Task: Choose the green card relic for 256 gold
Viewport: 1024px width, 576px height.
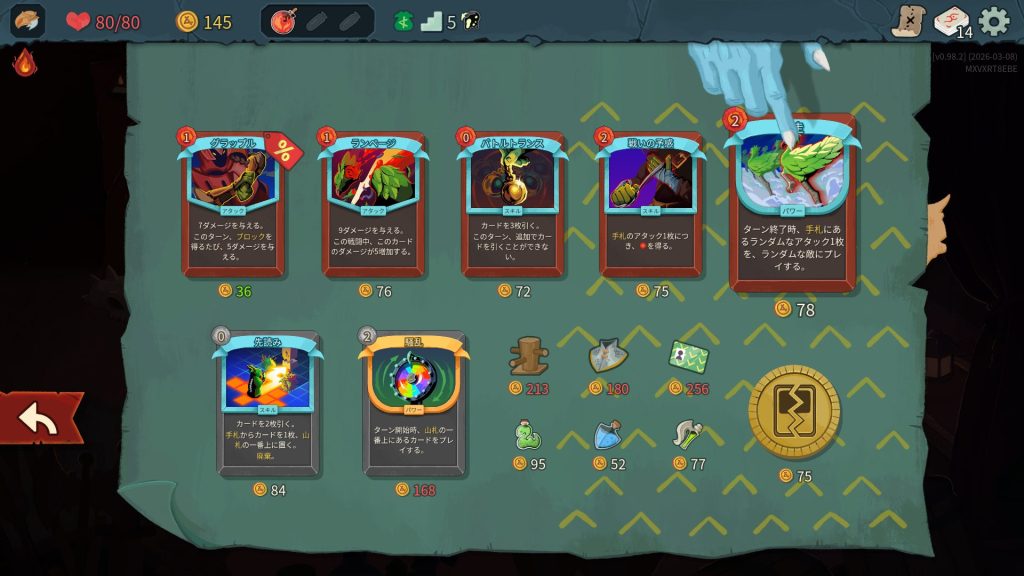Action: 688,356
